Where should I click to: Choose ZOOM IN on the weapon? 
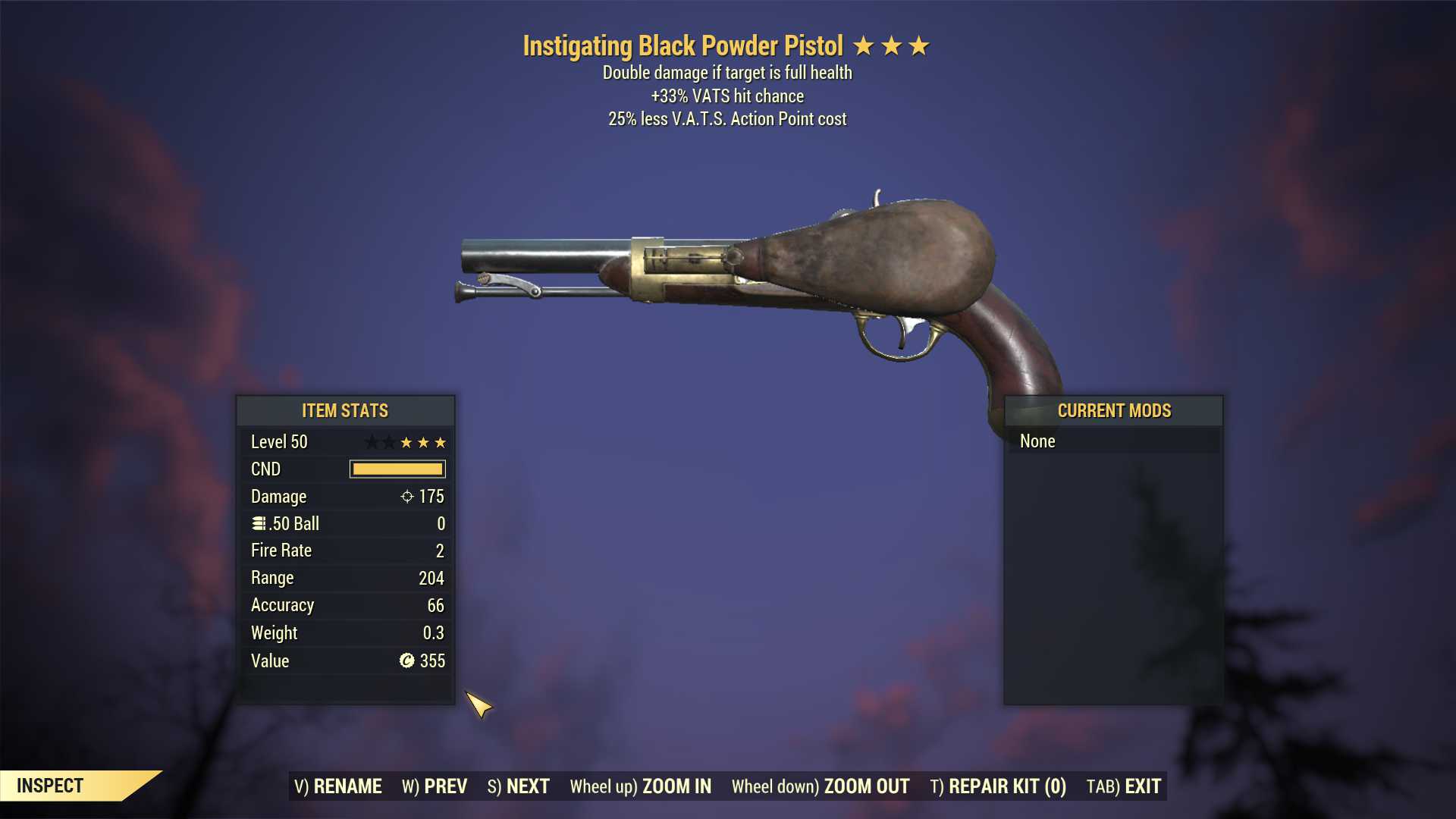tap(641, 786)
